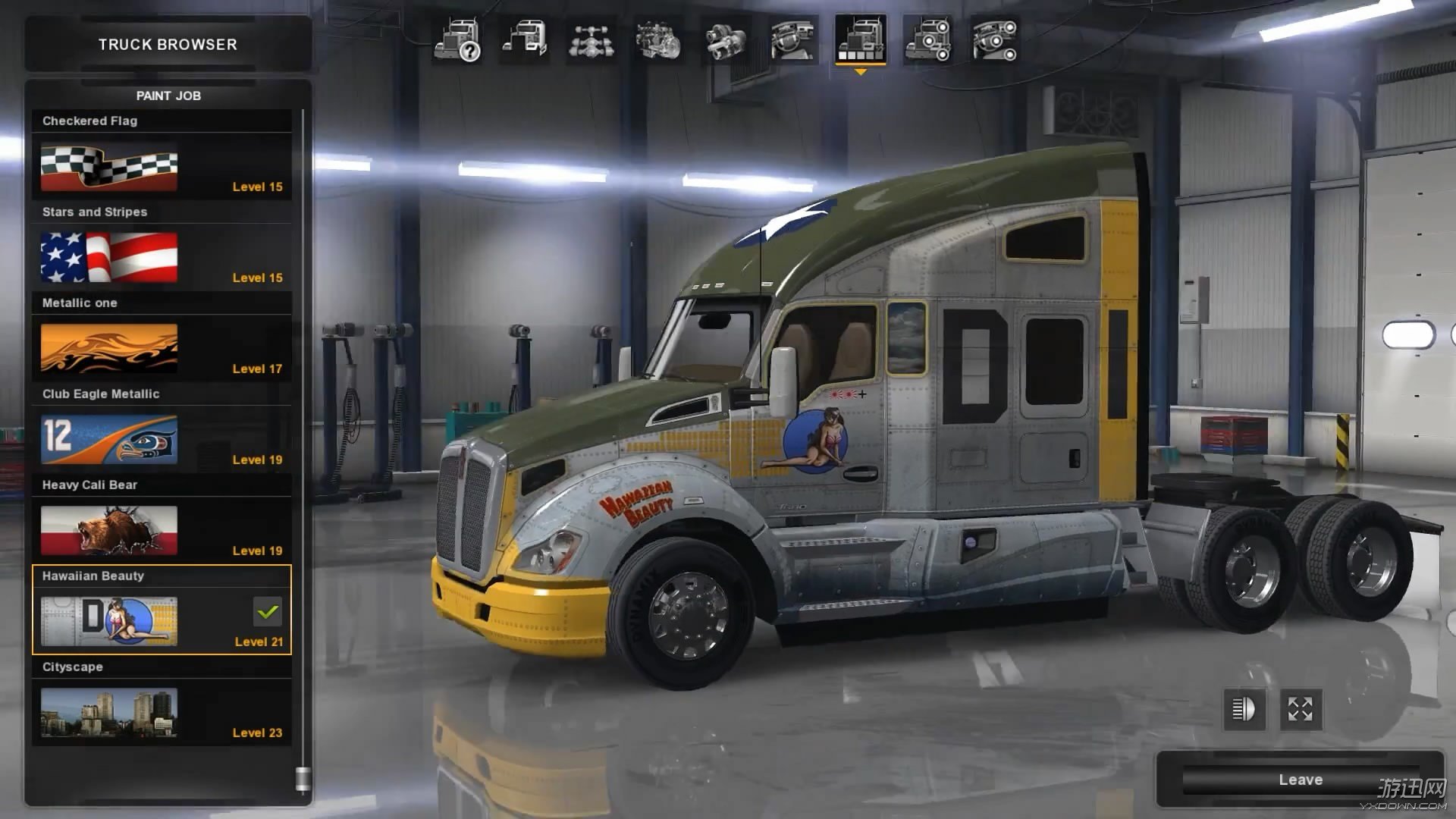
Task: Open the exterior accessories tab
Action: (927, 40)
